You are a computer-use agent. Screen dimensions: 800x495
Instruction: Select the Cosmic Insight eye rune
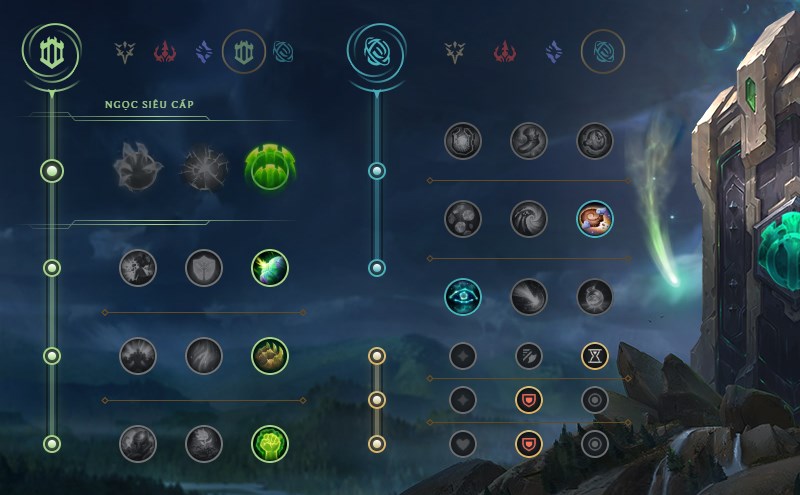463,296
